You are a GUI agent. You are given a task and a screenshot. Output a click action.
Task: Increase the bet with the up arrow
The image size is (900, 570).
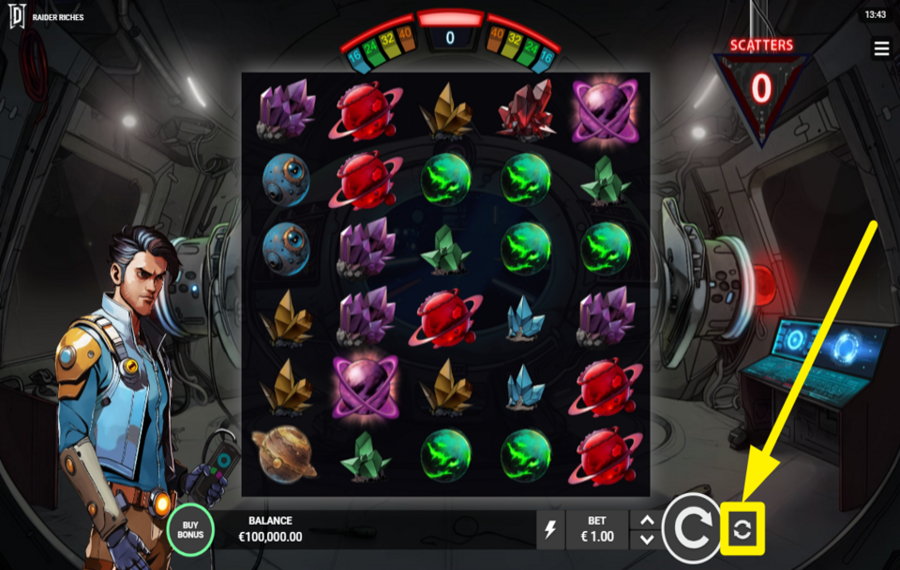point(647,520)
